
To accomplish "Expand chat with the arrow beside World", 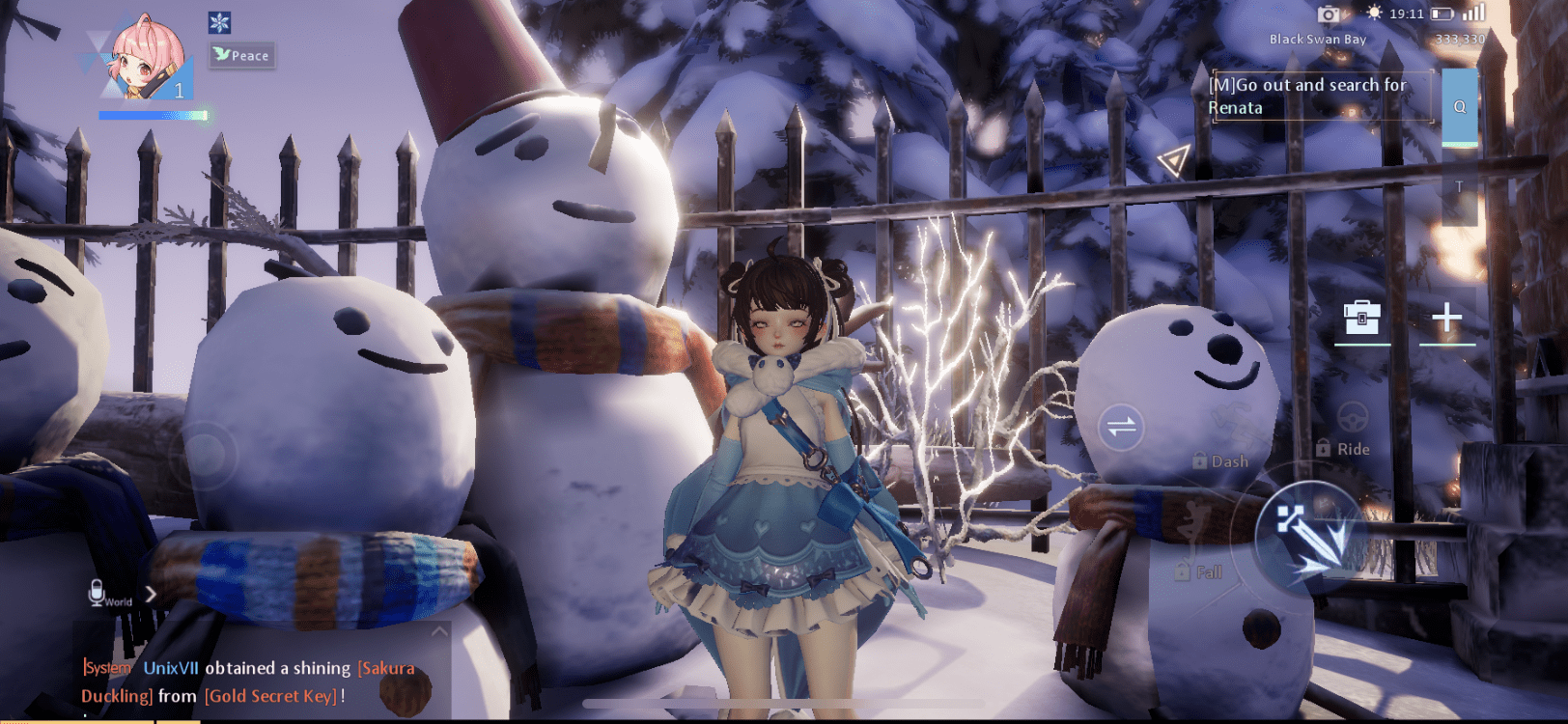I will pyautogui.click(x=153, y=595).
